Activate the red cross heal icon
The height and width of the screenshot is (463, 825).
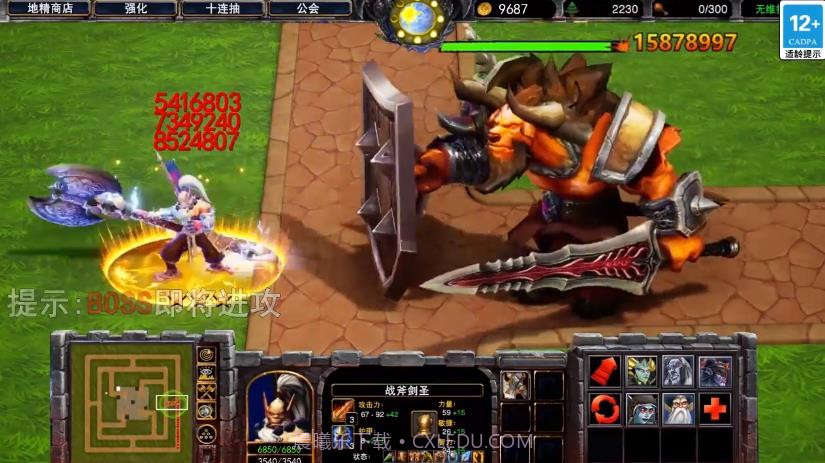click(x=714, y=408)
